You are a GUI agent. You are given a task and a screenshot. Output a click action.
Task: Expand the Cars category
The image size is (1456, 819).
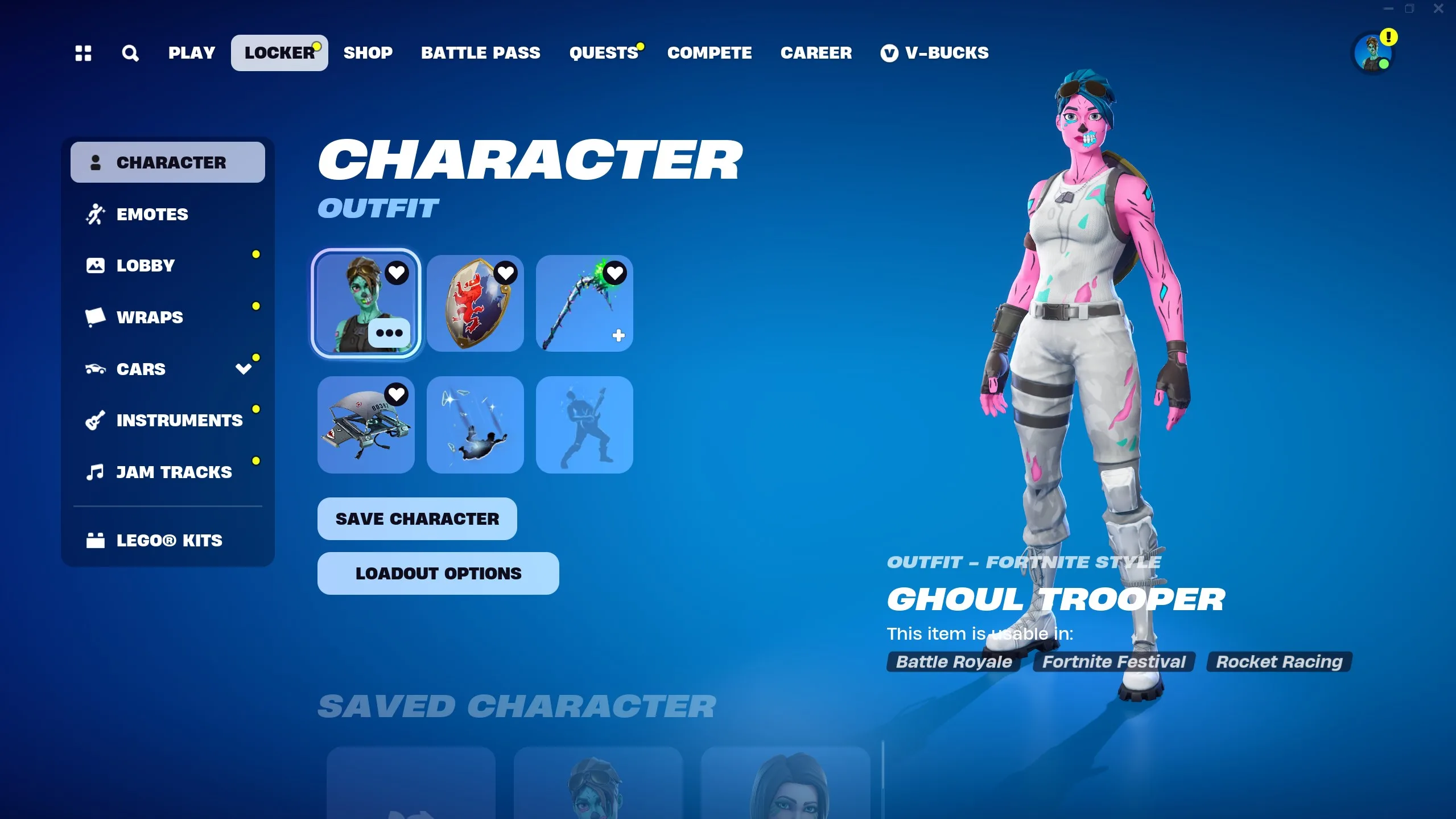point(244,369)
